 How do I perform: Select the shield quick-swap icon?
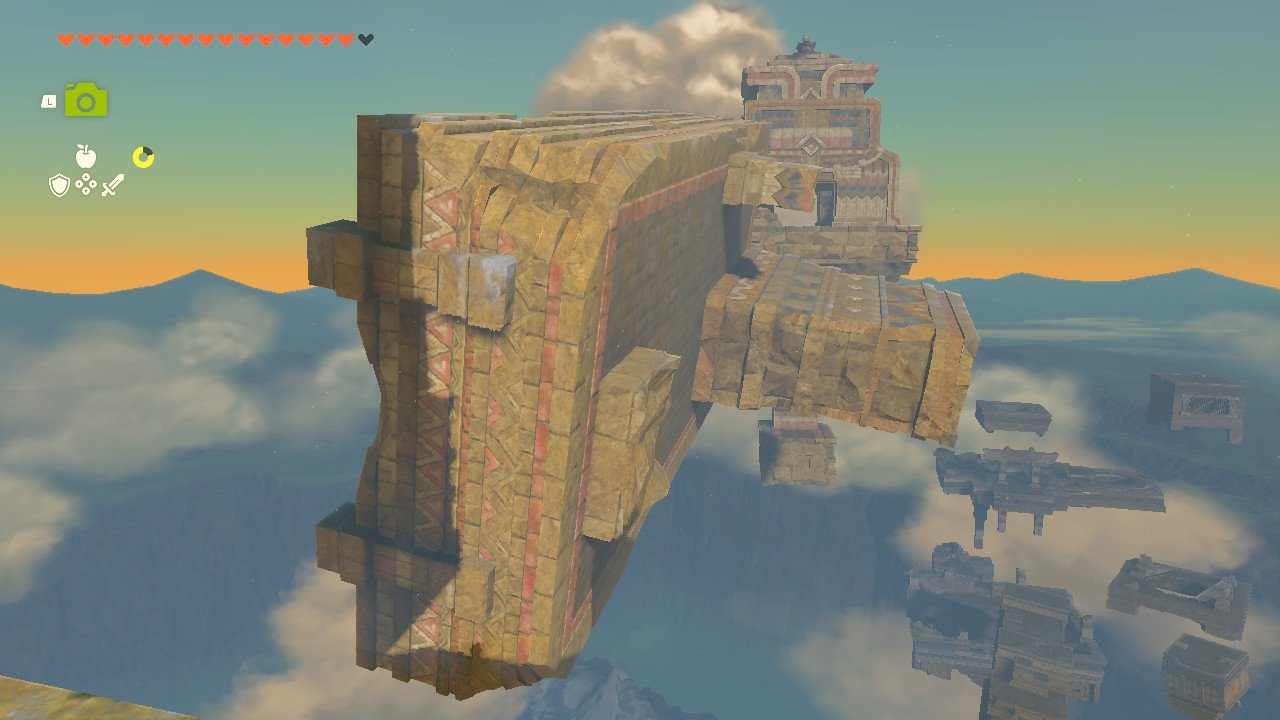click(59, 185)
